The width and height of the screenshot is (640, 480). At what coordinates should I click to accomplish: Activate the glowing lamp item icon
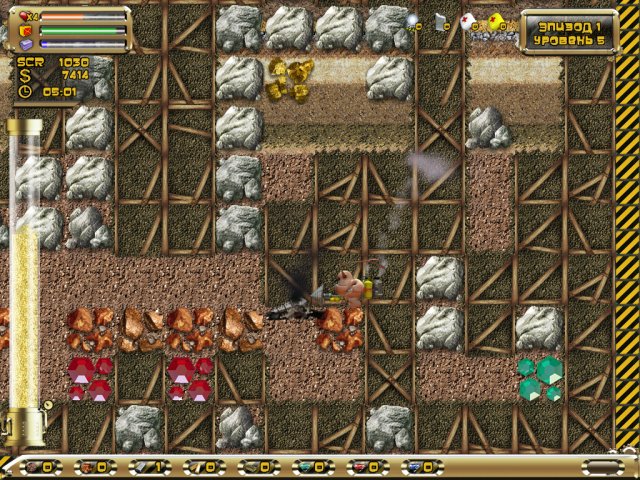413,20
